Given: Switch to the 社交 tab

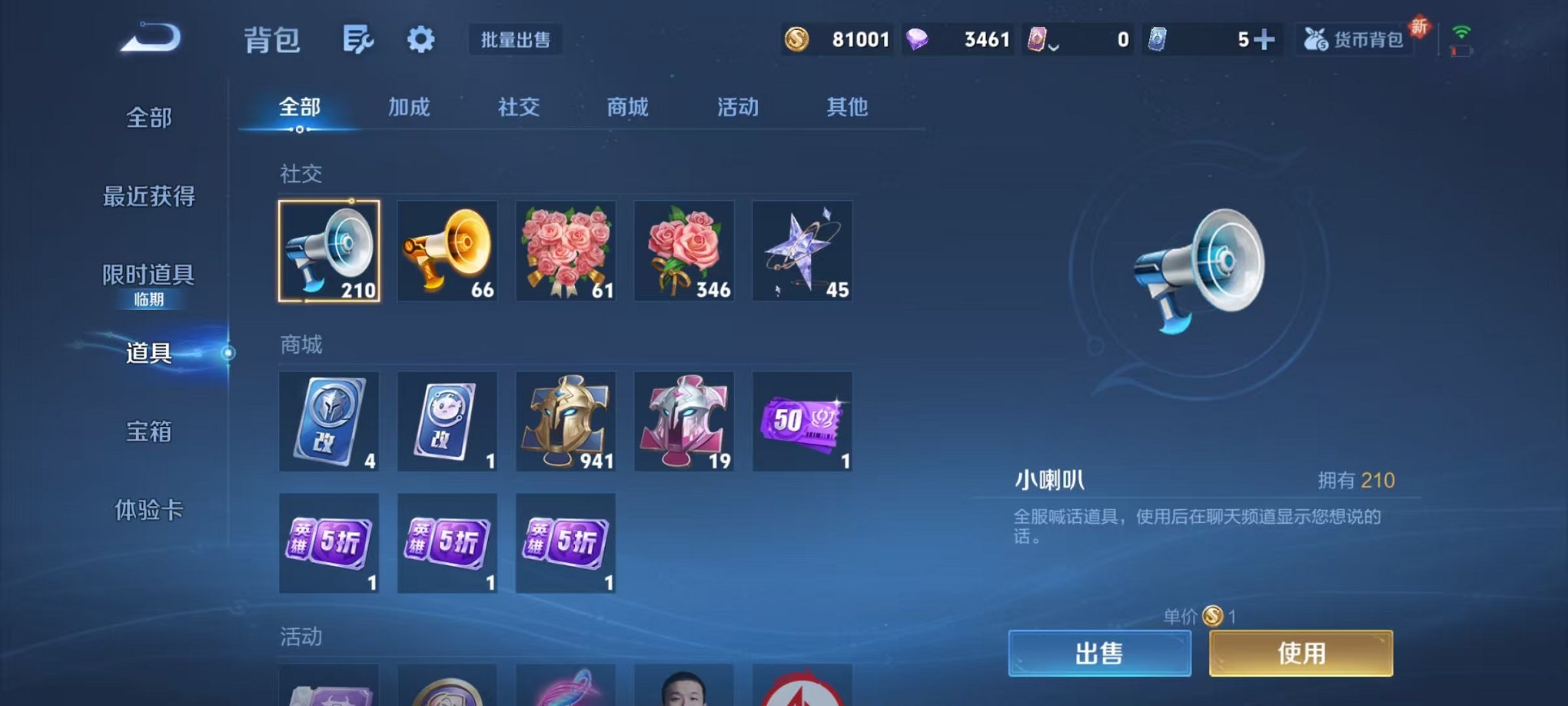Looking at the screenshot, I should pyautogui.click(x=520, y=108).
